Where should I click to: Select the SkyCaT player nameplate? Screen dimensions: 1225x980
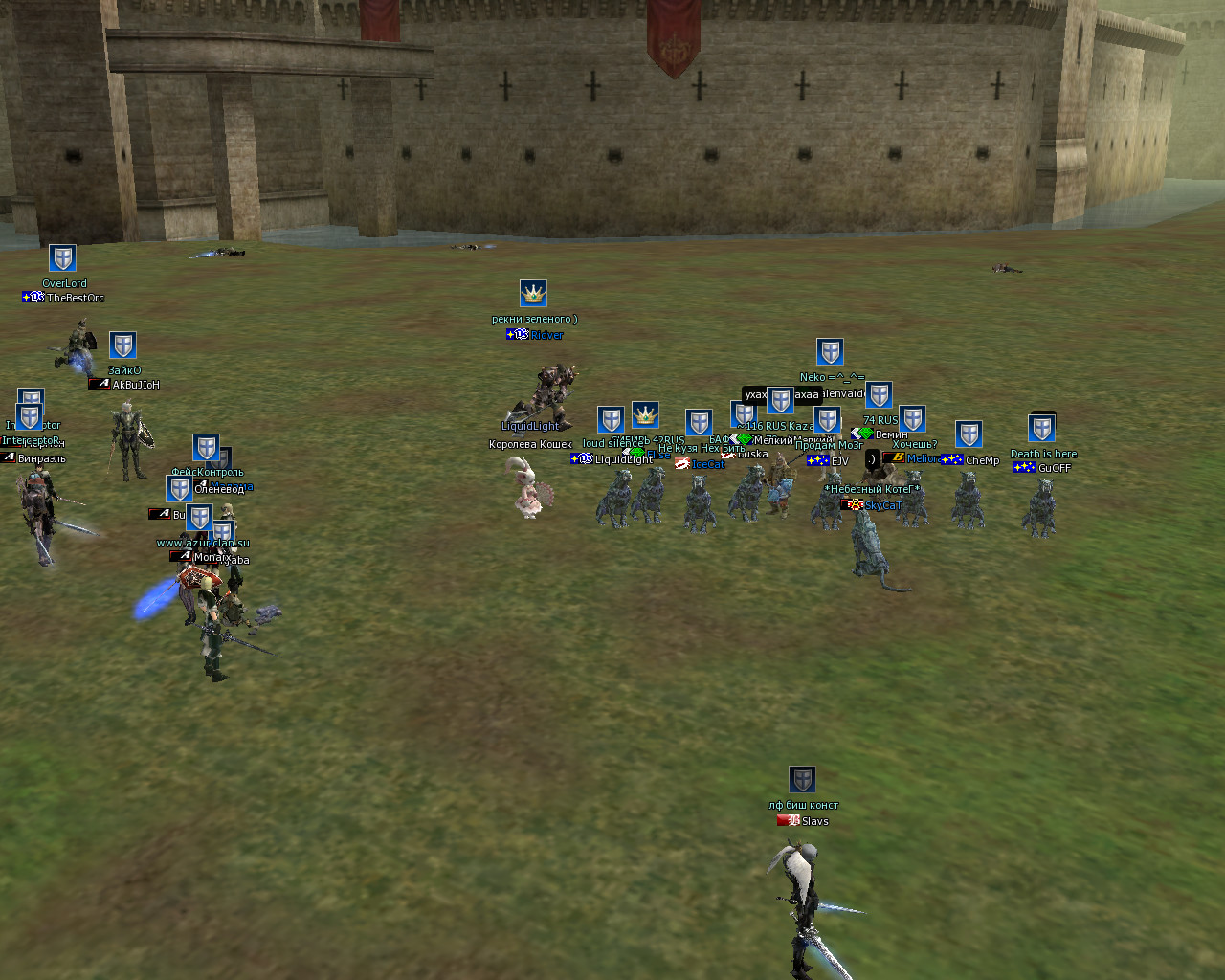[881, 505]
